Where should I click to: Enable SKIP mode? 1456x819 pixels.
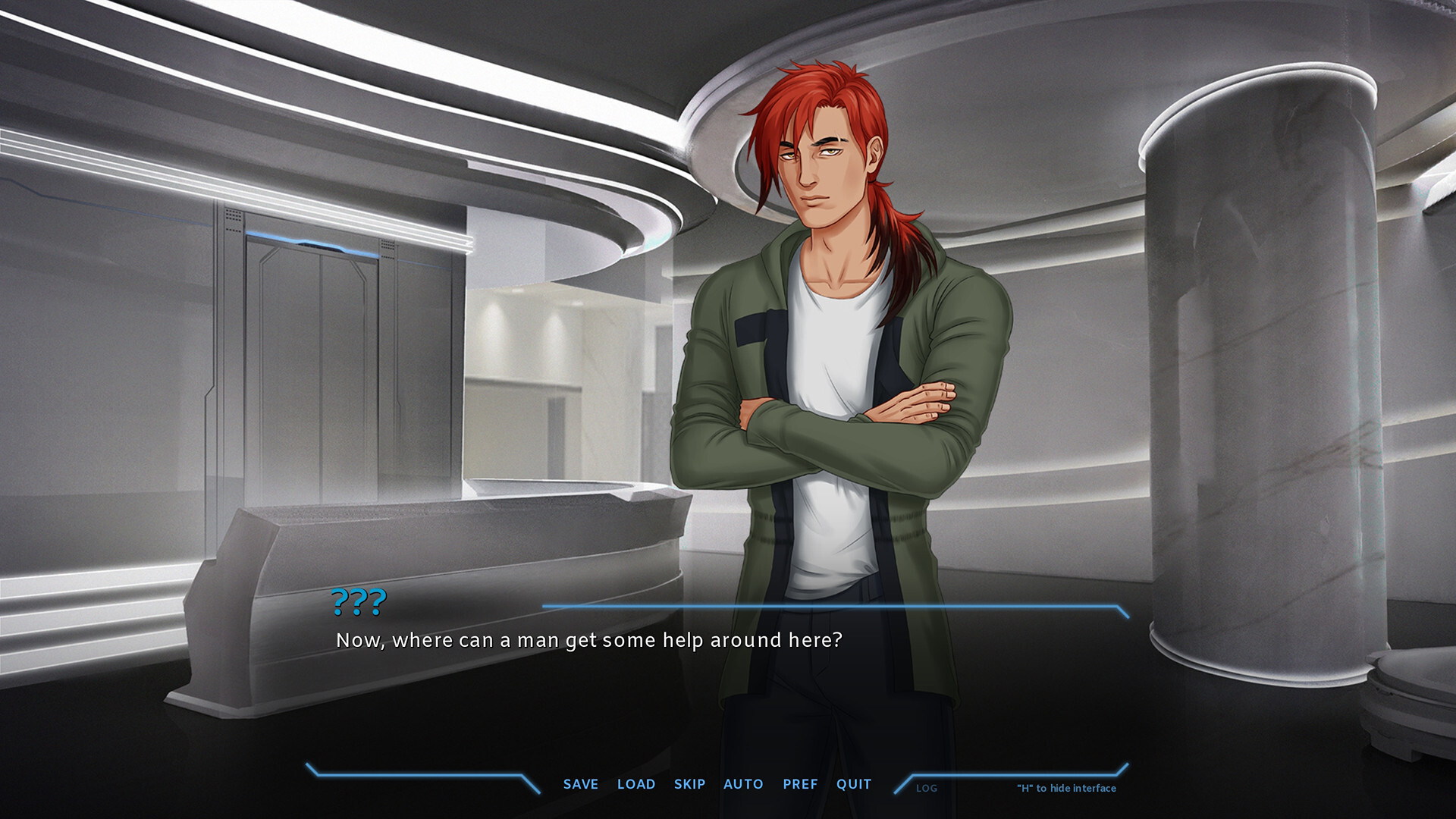point(689,784)
